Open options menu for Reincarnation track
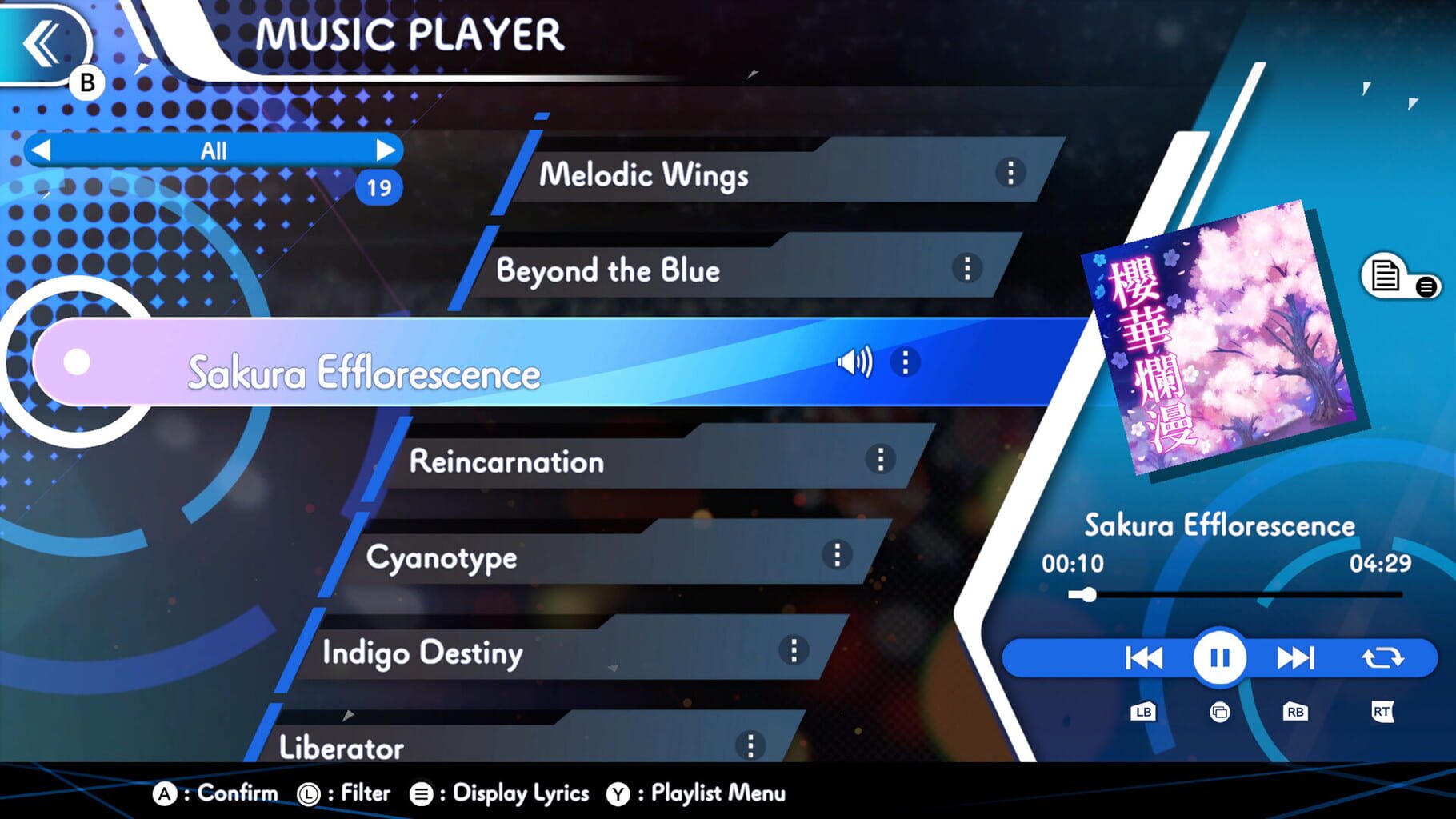This screenshot has width=1456, height=819. [x=880, y=460]
